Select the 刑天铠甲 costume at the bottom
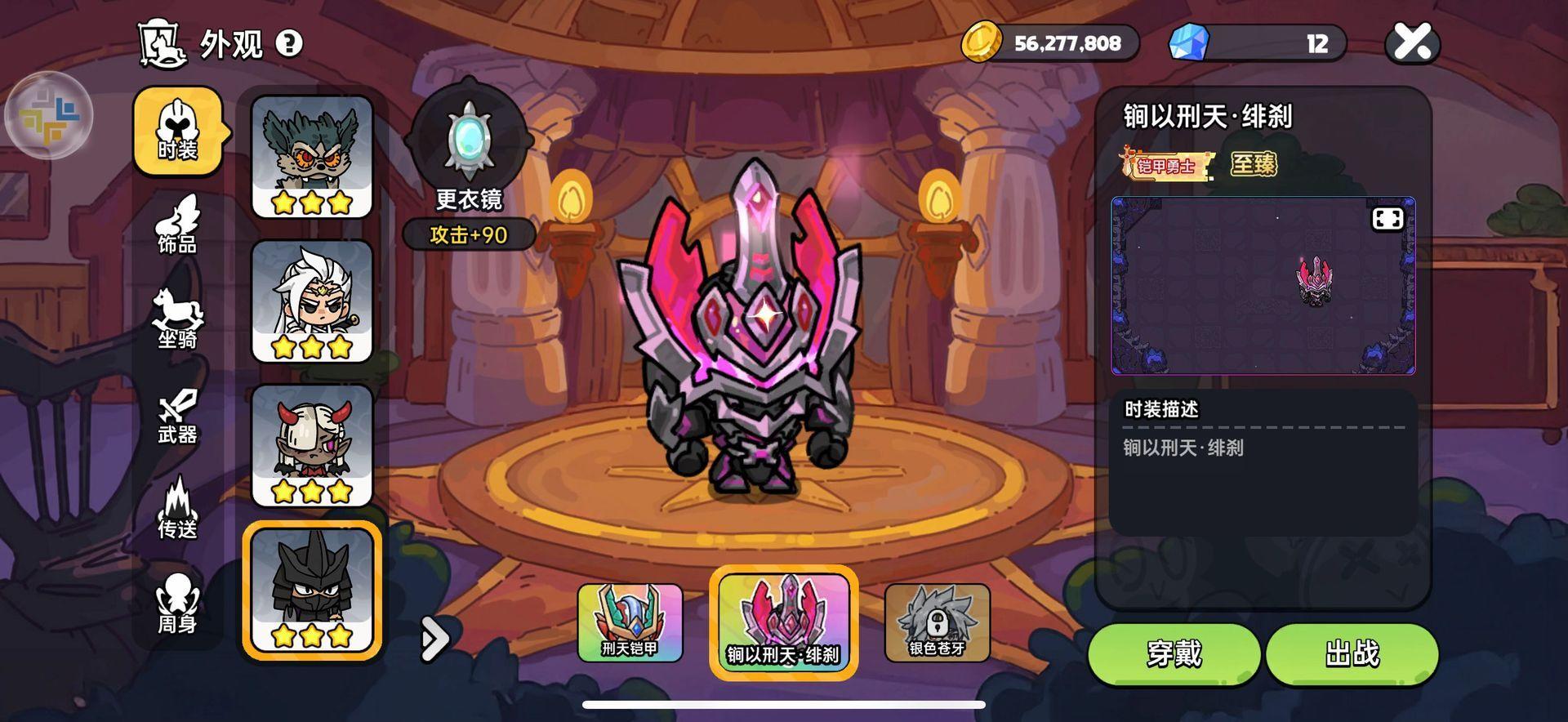This screenshot has height=722, width=1568. point(631,622)
